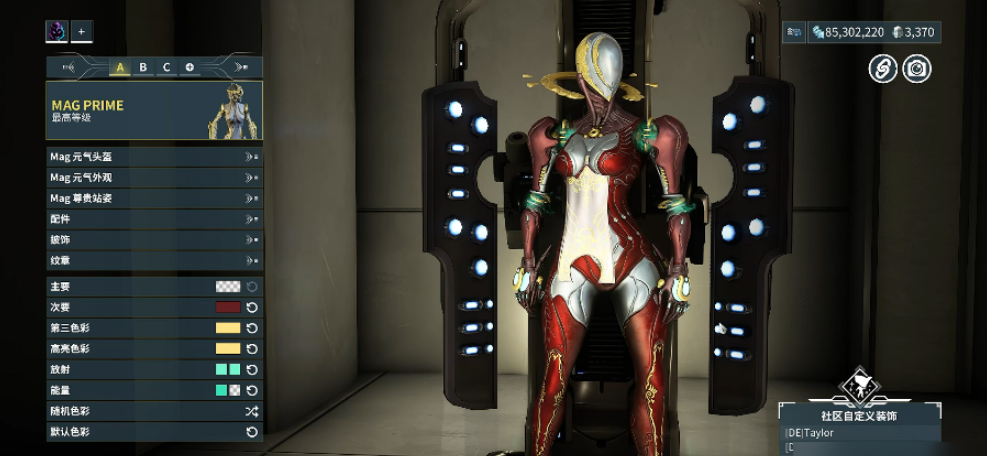This screenshot has height=456, width=987.
Task: Switch to appearance config B
Action: point(143,67)
